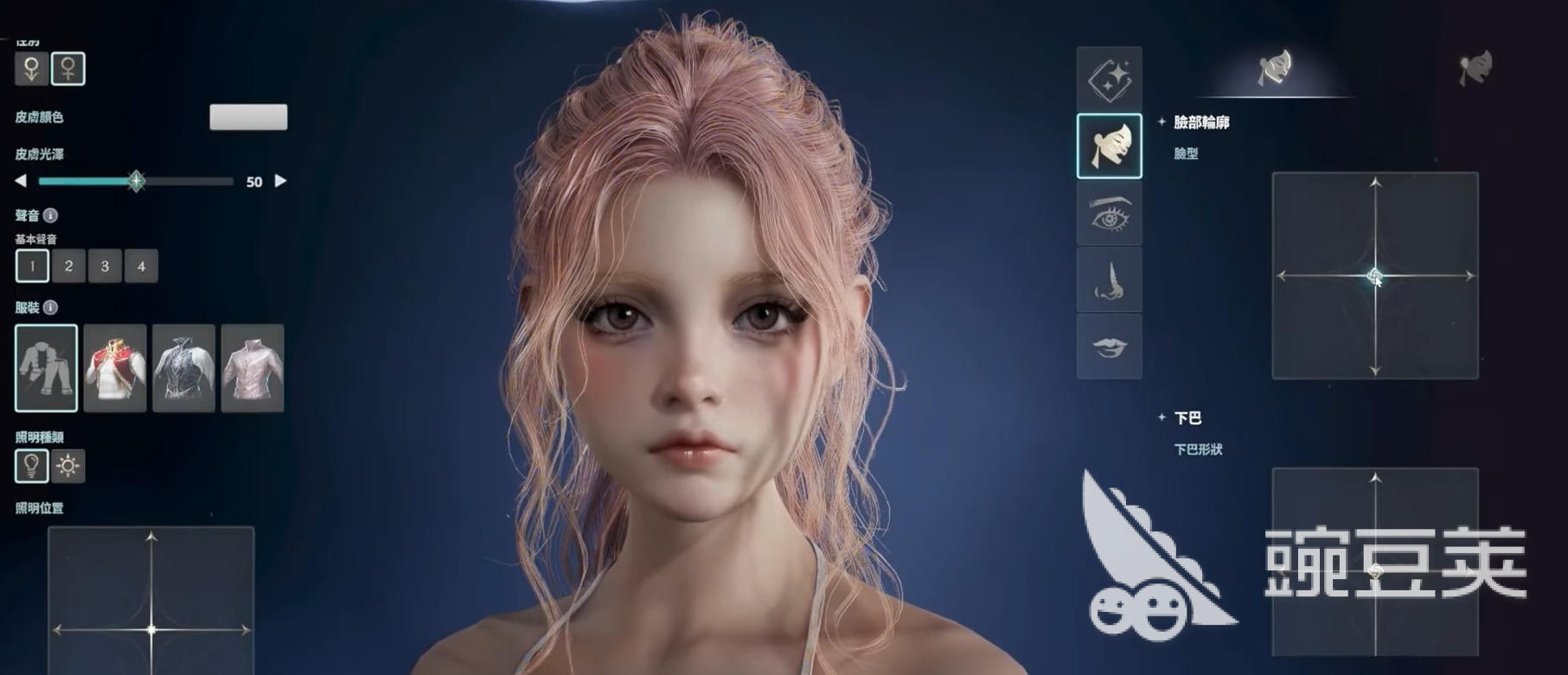Select the red jacket outfit thumbnail

[x=115, y=369]
